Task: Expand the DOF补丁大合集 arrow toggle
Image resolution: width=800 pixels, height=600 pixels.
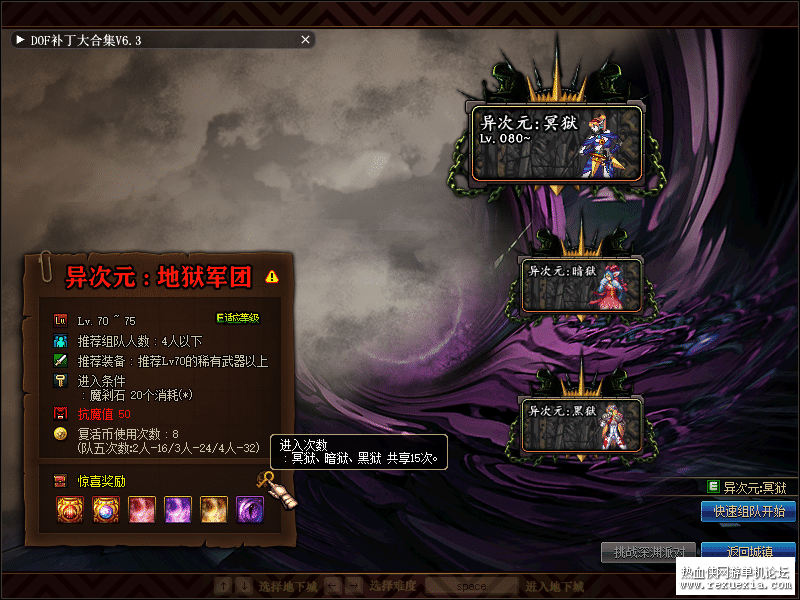Action: pyautogui.click(x=20, y=40)
